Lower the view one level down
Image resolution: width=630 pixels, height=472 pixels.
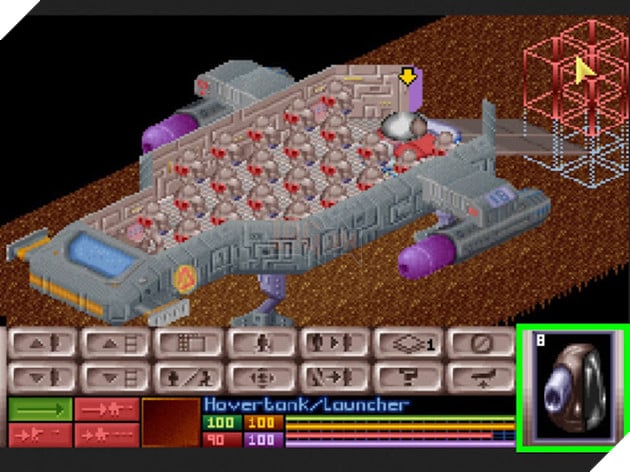click(x=113, y=377)
